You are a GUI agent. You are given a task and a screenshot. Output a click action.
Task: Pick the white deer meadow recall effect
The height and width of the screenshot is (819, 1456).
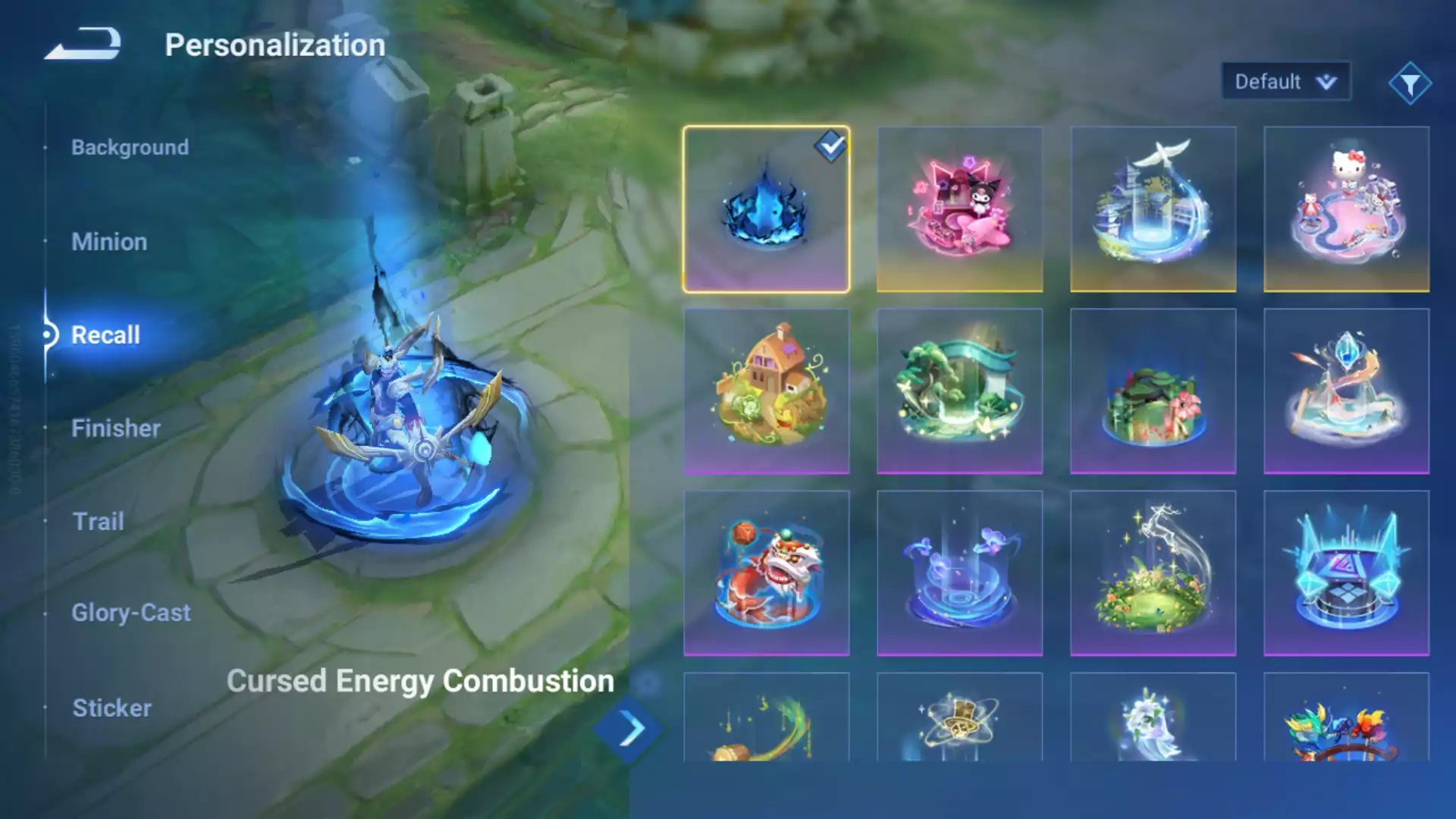[1153, 573]
